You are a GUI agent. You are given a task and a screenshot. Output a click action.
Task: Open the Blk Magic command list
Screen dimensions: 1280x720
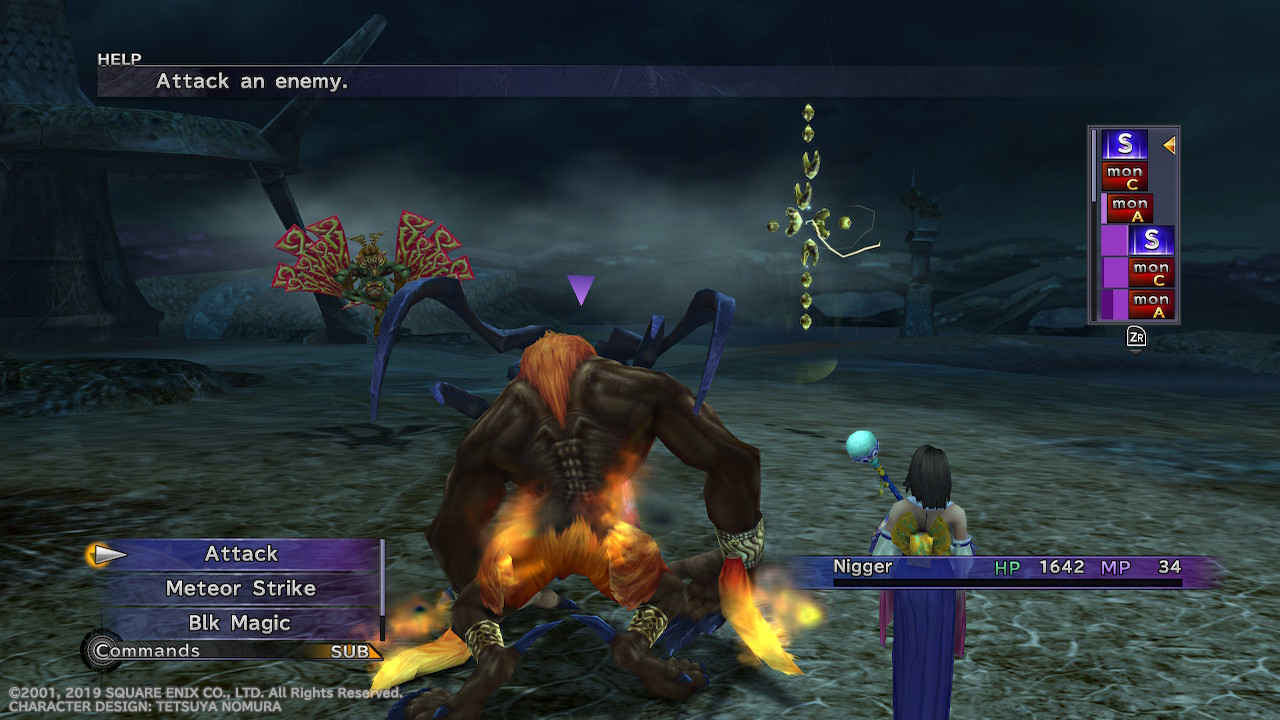coord(241,623)
